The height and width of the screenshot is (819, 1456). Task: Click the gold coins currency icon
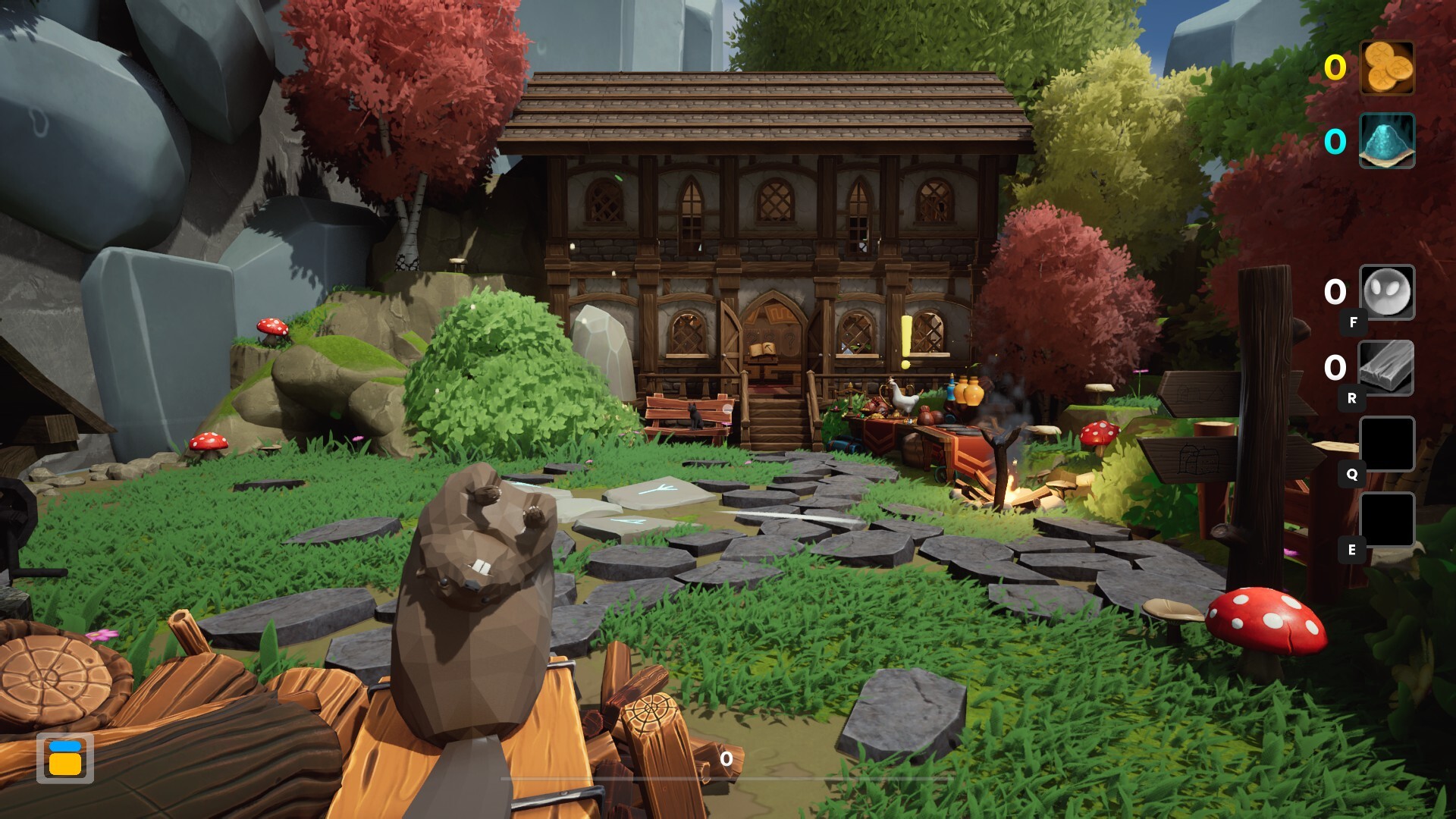click(1387, 67)
